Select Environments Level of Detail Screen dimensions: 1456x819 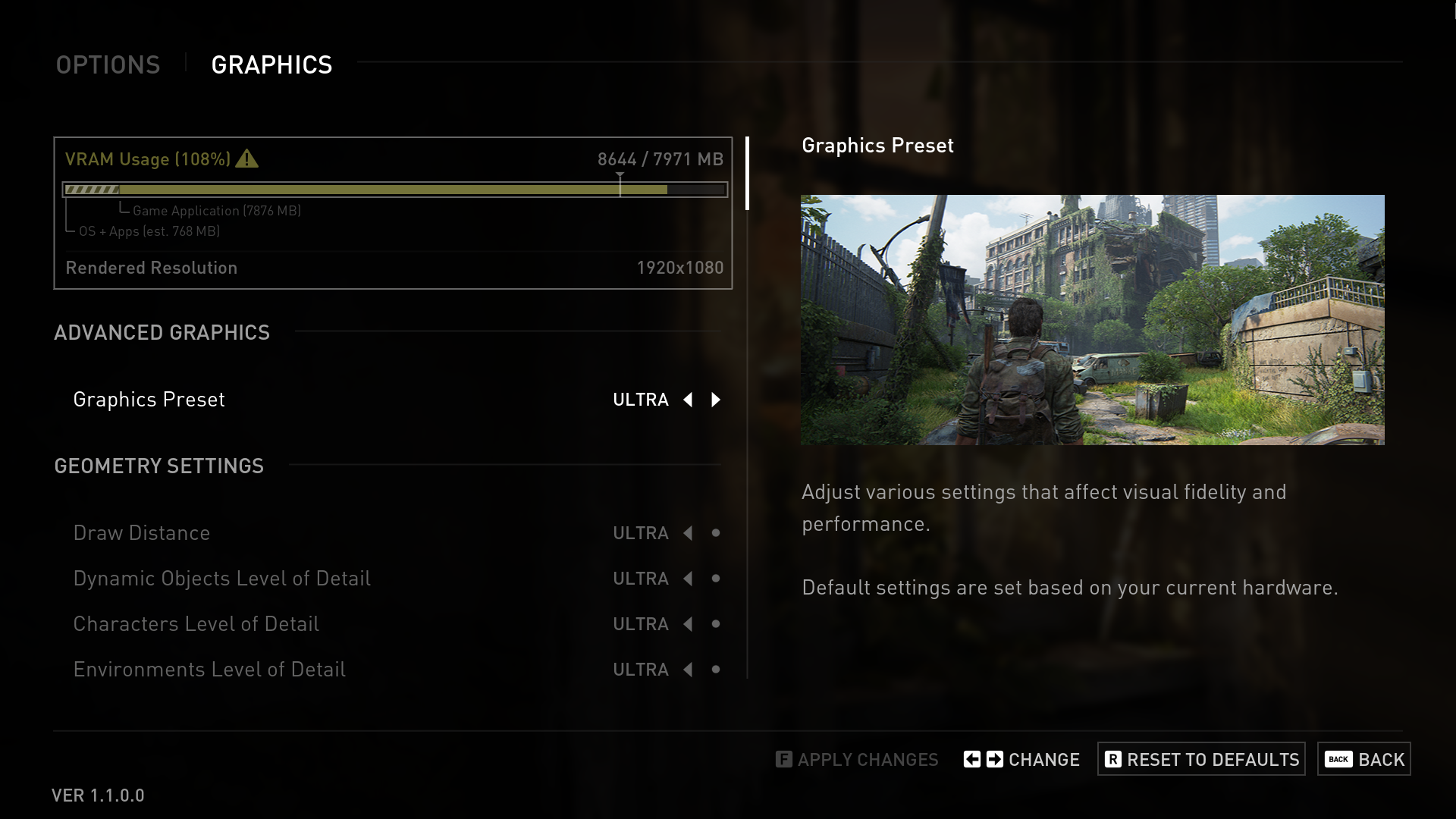click(209, 670)
